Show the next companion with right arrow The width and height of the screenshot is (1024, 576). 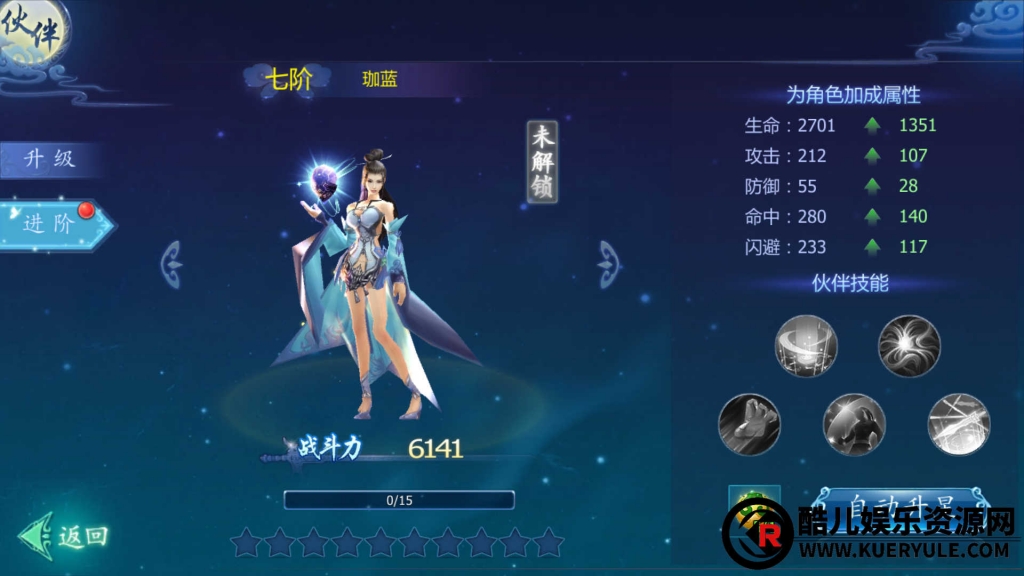(x=609, y=264)
